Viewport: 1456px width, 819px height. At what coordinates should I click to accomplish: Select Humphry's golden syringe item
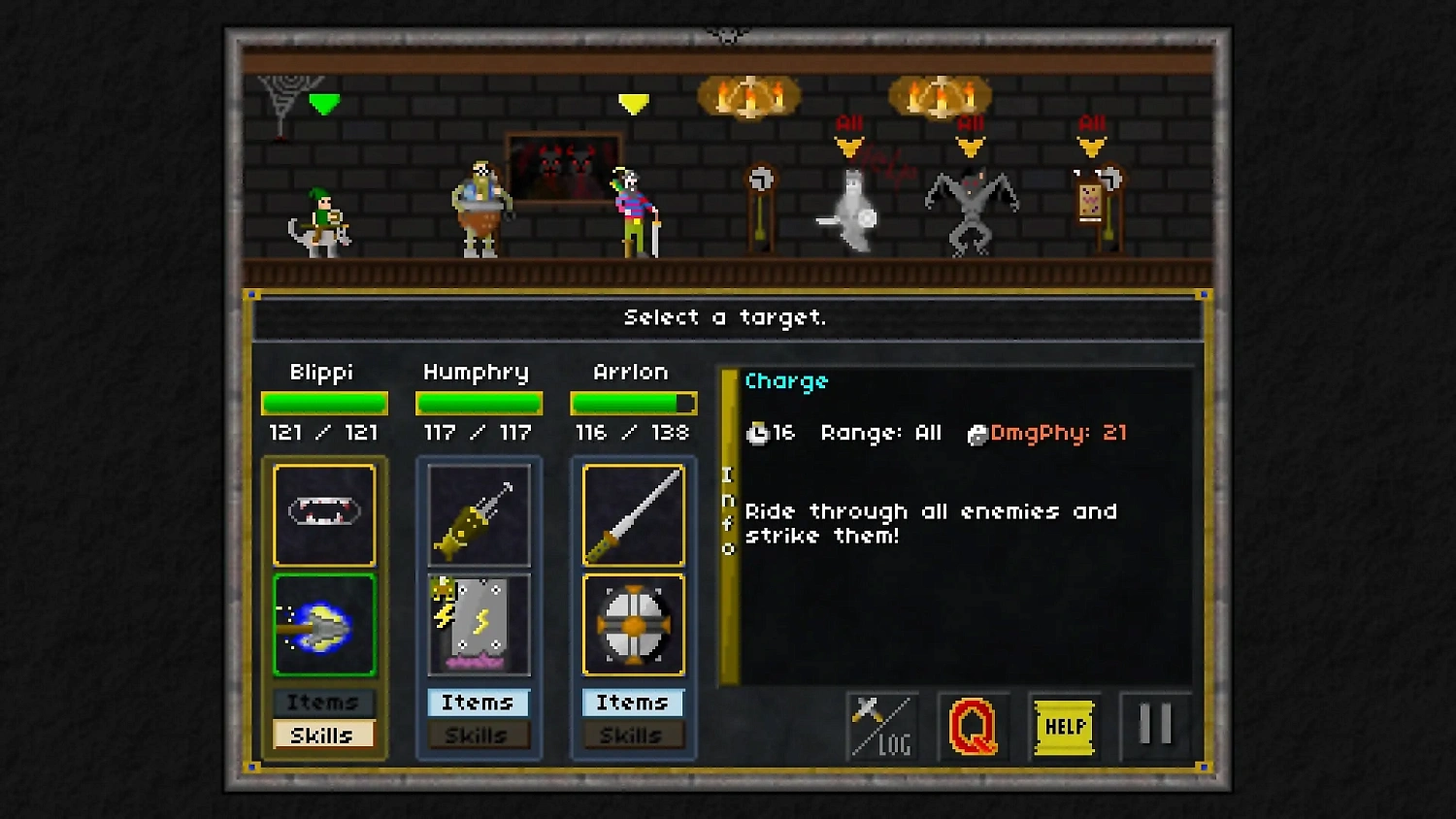pyautogui.click(x=478, y=515)
